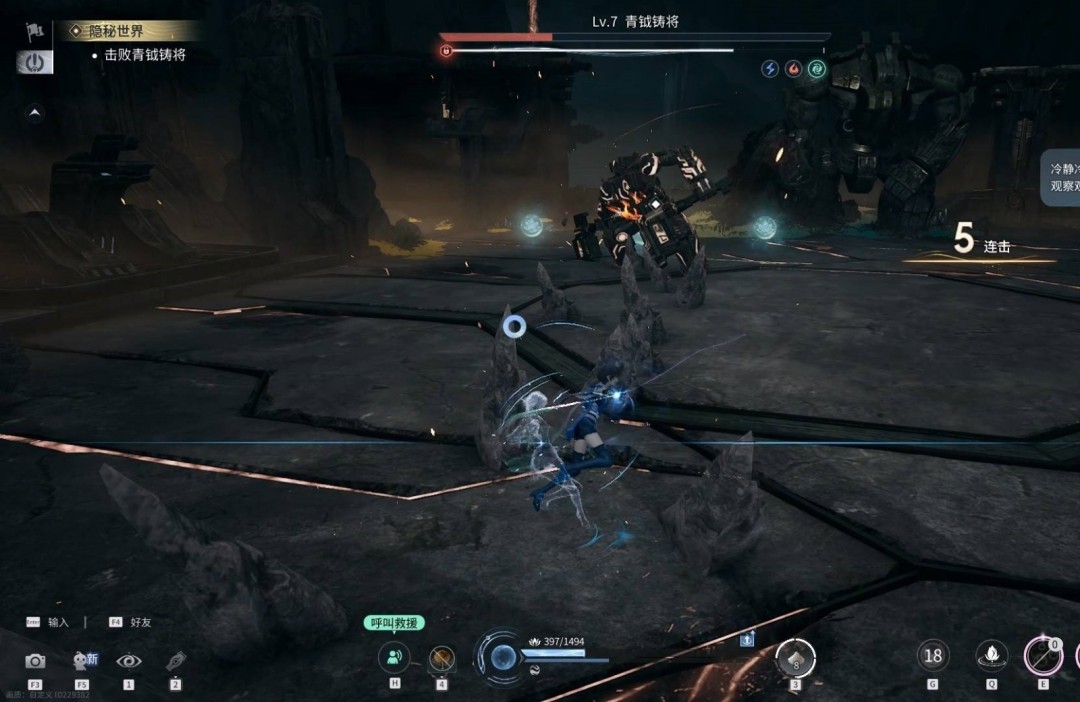Viewport: 1080px width, 702px height.
Task: Use the consumable item with count 8
Action: tap(796, 658)
